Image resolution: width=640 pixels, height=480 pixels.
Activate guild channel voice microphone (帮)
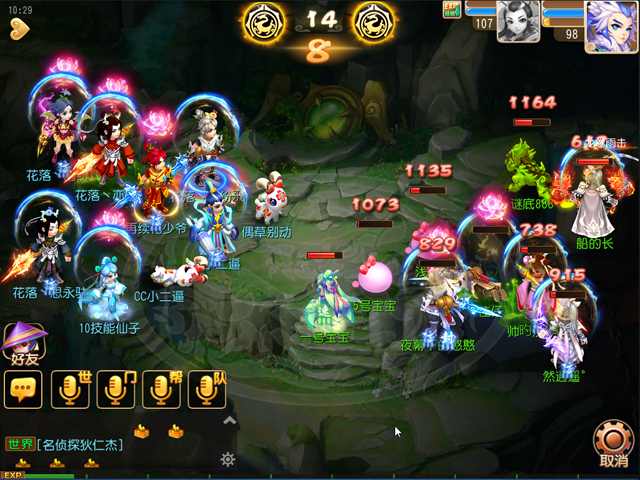pos(162,389)
